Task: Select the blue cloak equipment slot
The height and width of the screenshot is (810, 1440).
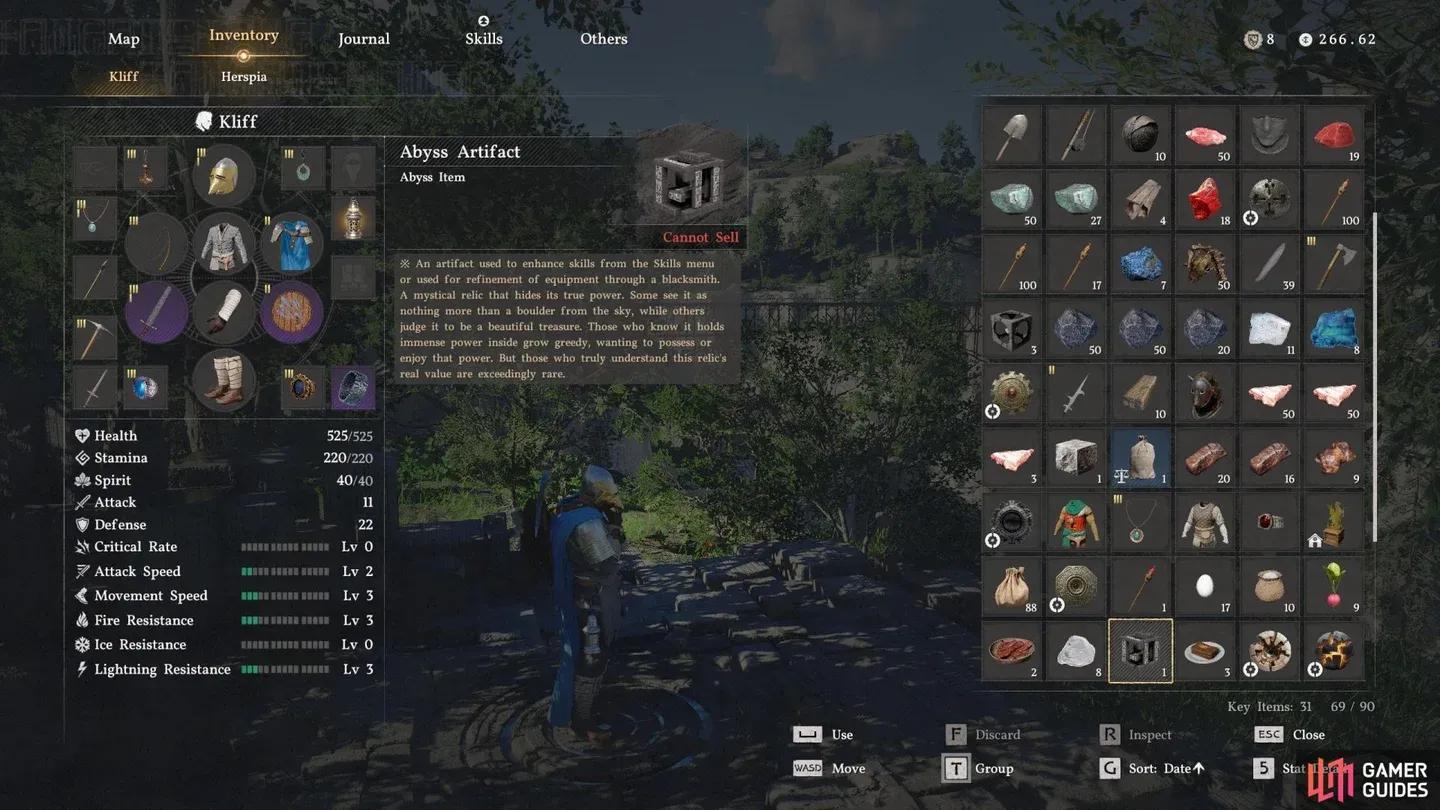Action: pyautogui.click(x=292, y=244)
